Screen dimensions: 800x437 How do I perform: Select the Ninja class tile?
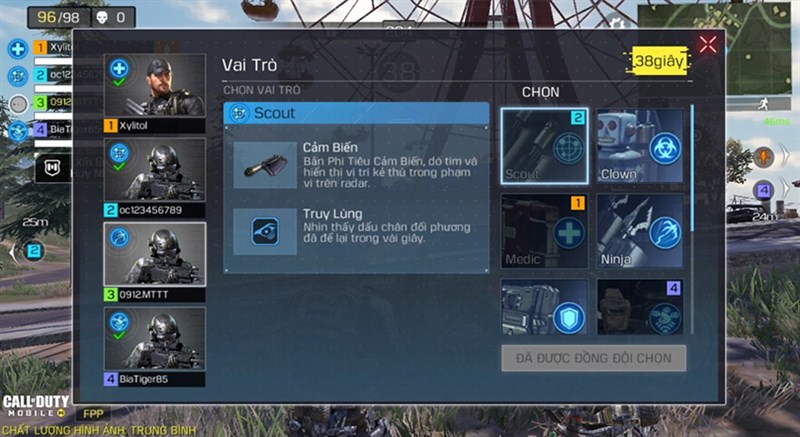[x=639, y=231]
